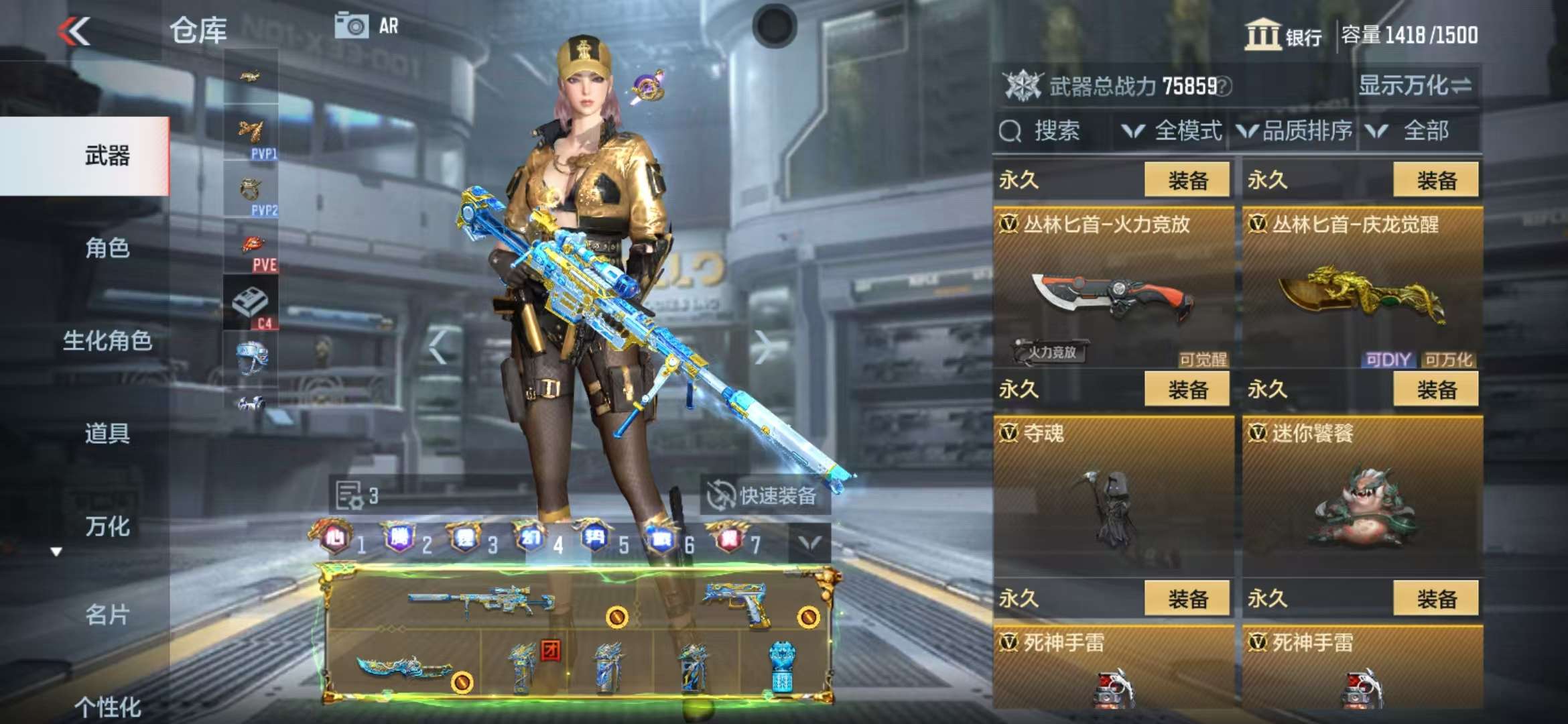Switch to the 万化 tab
The width and height of the screenshot is (1568, 724).
click(x=107, y=526)
